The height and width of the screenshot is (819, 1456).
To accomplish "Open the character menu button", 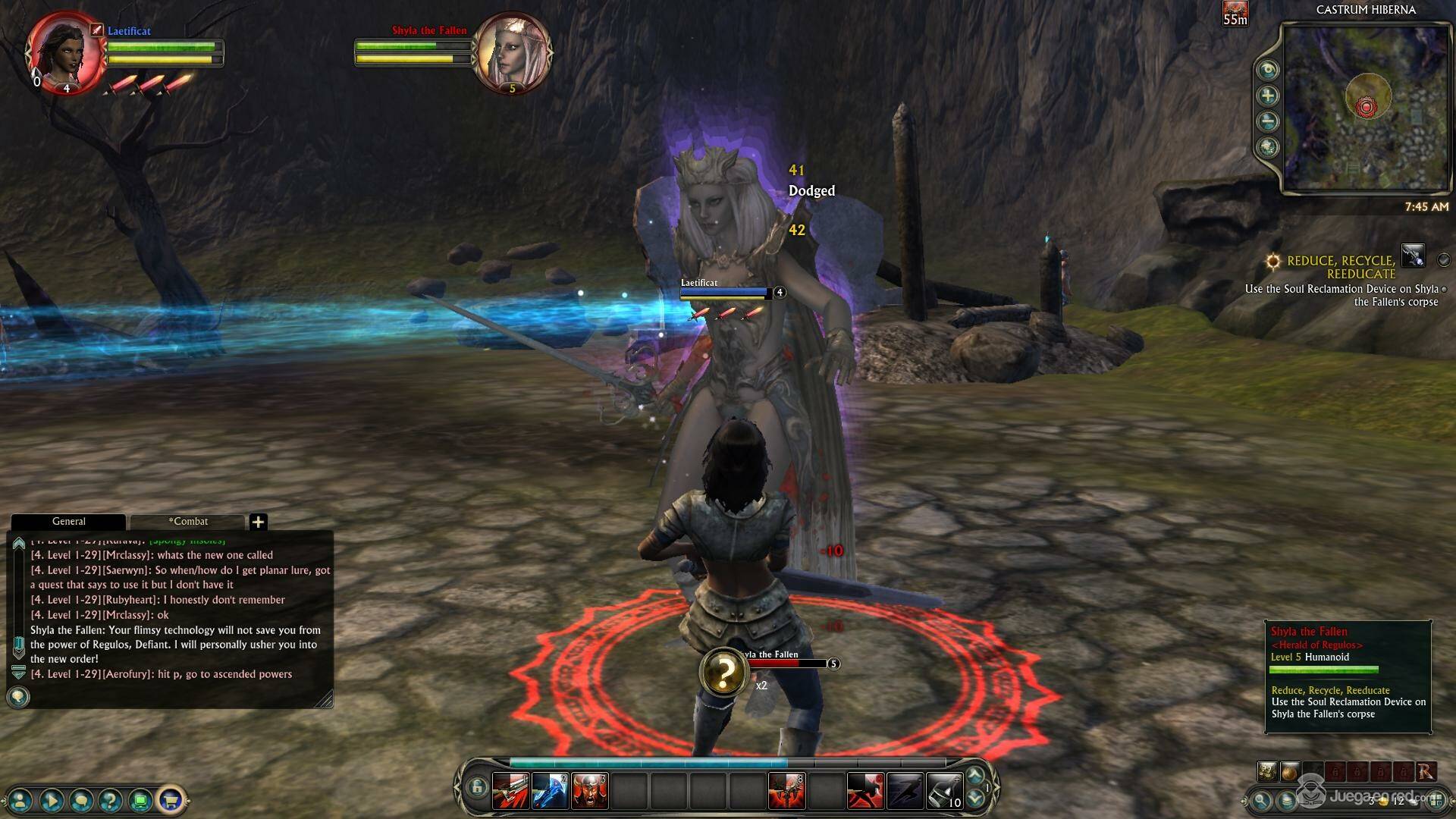I will click(x=20, y=799).
